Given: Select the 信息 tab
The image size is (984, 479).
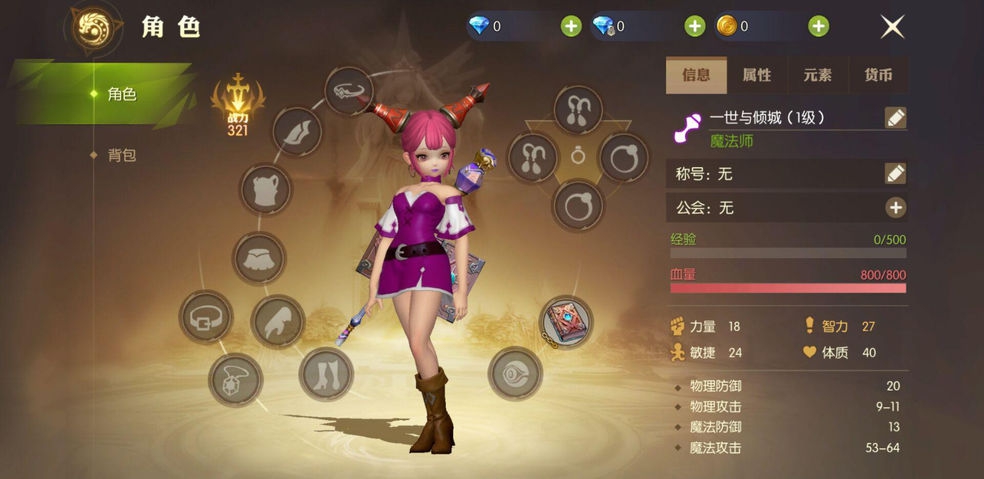Looking at the screenshot, I should [696, 75].
